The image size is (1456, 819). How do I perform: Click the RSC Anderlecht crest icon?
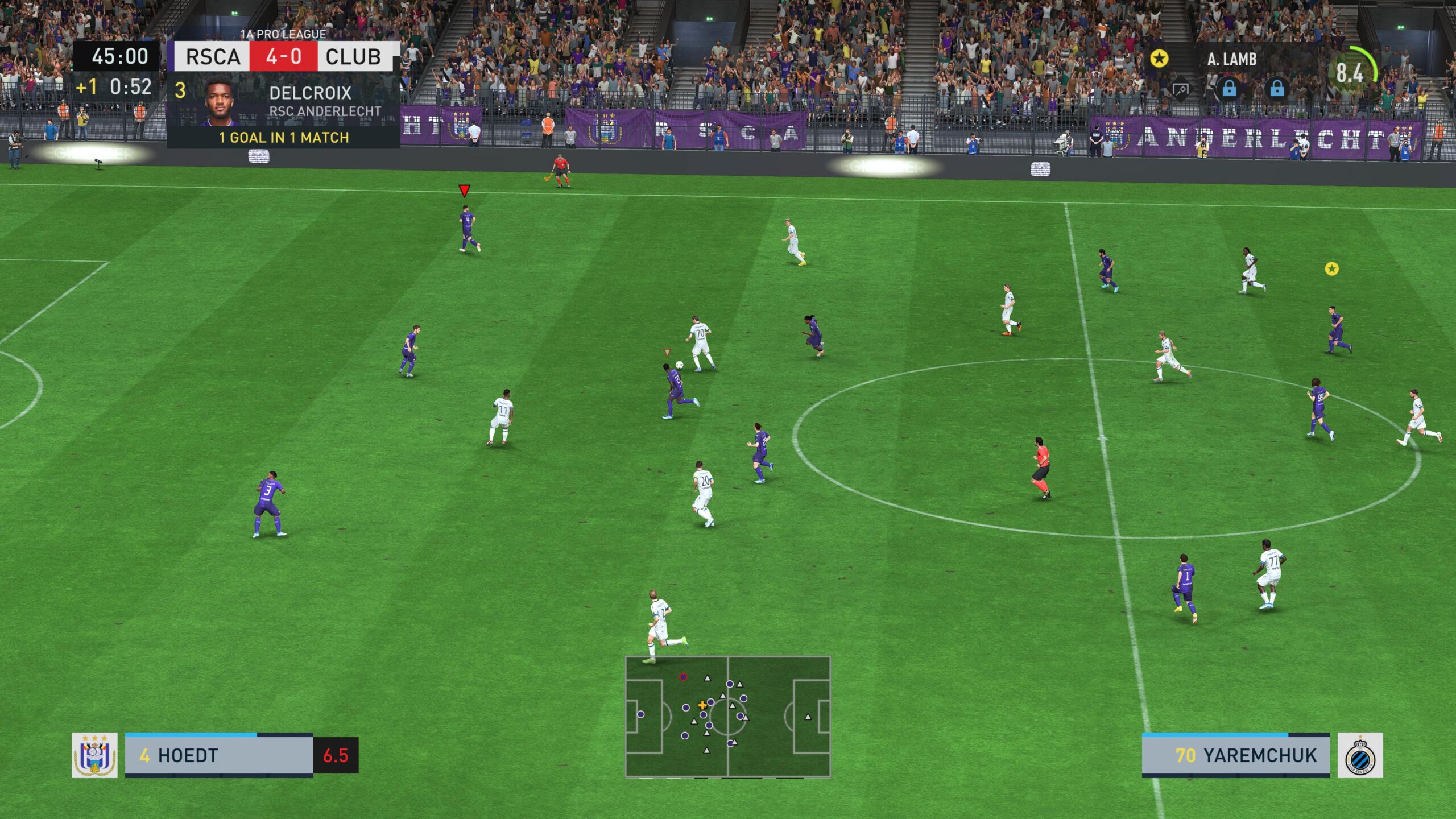pos(94,755)
